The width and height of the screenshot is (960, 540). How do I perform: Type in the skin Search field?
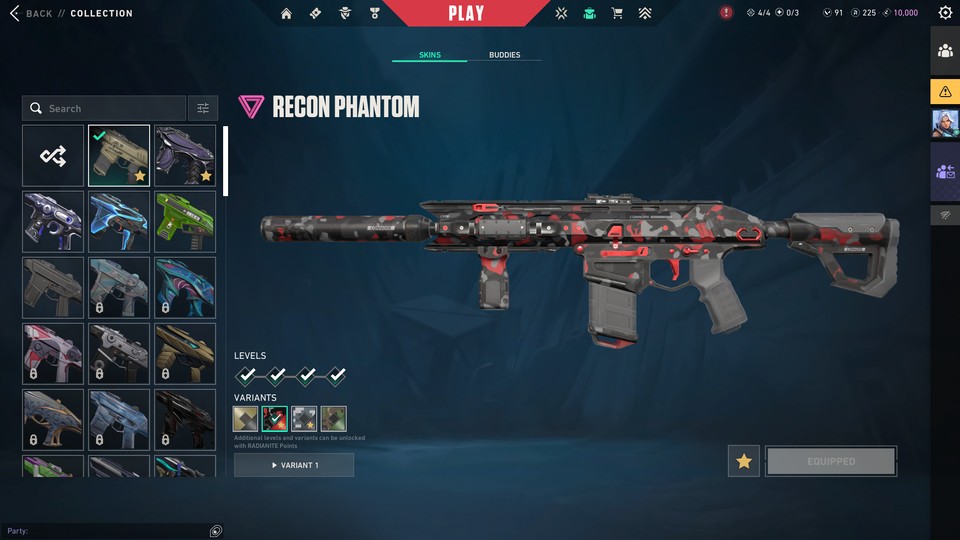[x=110, y=108]
